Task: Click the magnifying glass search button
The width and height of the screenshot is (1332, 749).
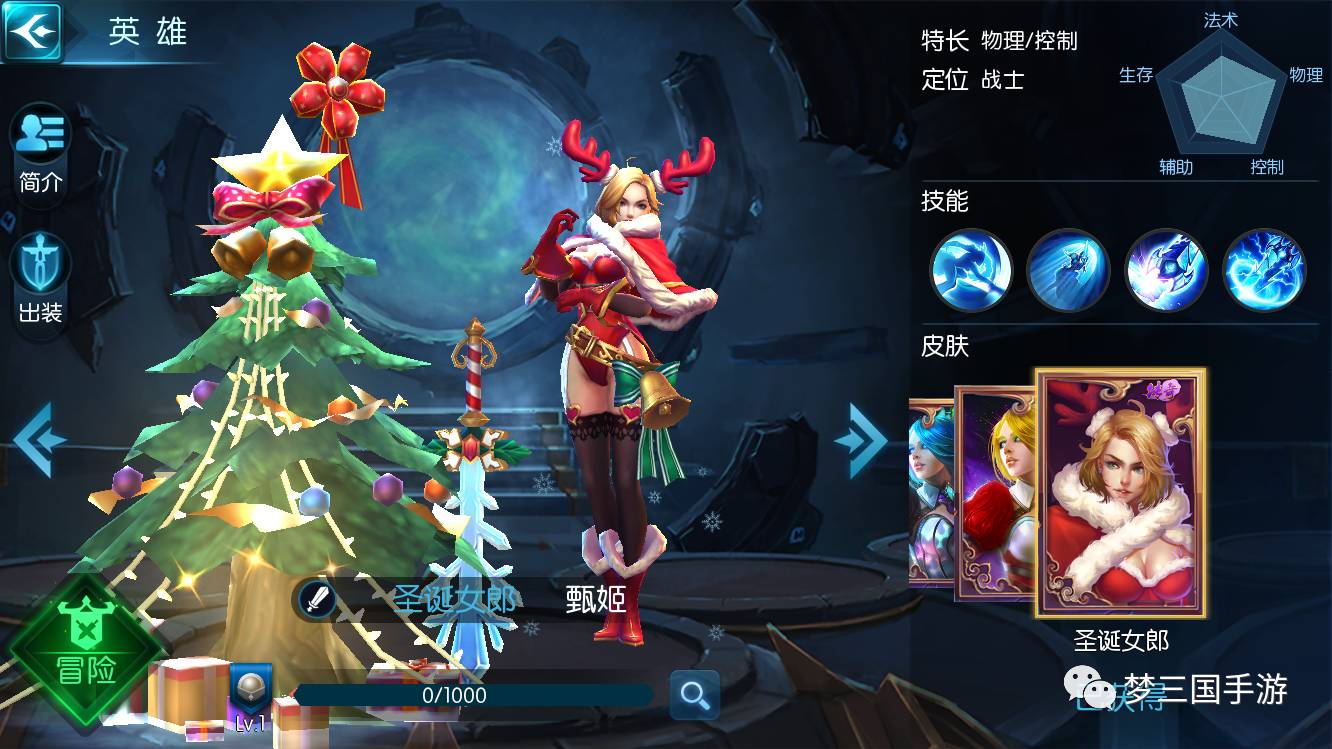Action: [694, 694]
